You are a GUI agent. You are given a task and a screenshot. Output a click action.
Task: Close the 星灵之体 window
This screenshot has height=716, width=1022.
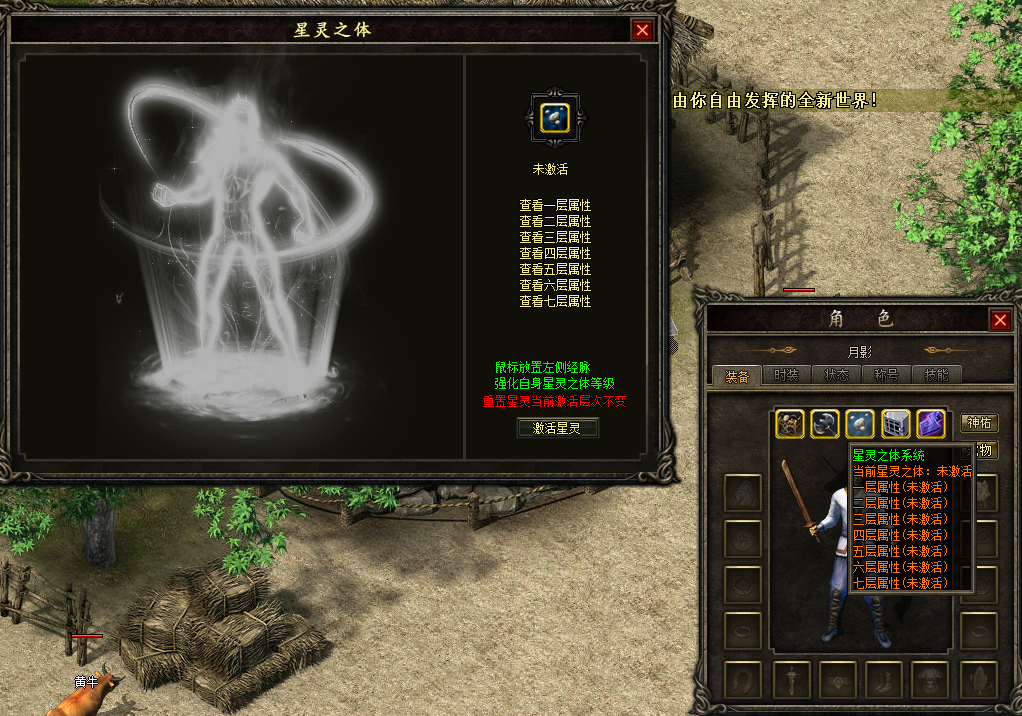pos(642,30)
